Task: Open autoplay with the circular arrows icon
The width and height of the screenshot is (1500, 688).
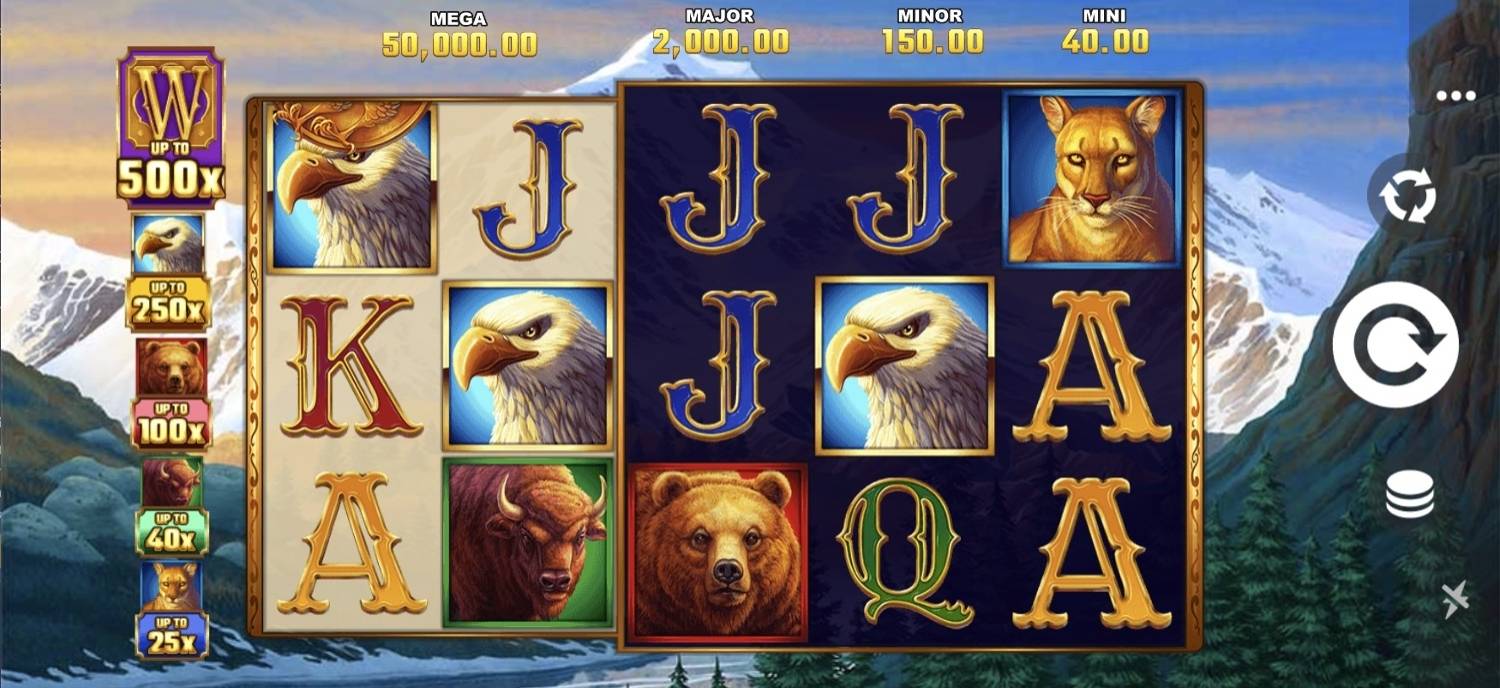Action: (1408, 196)
